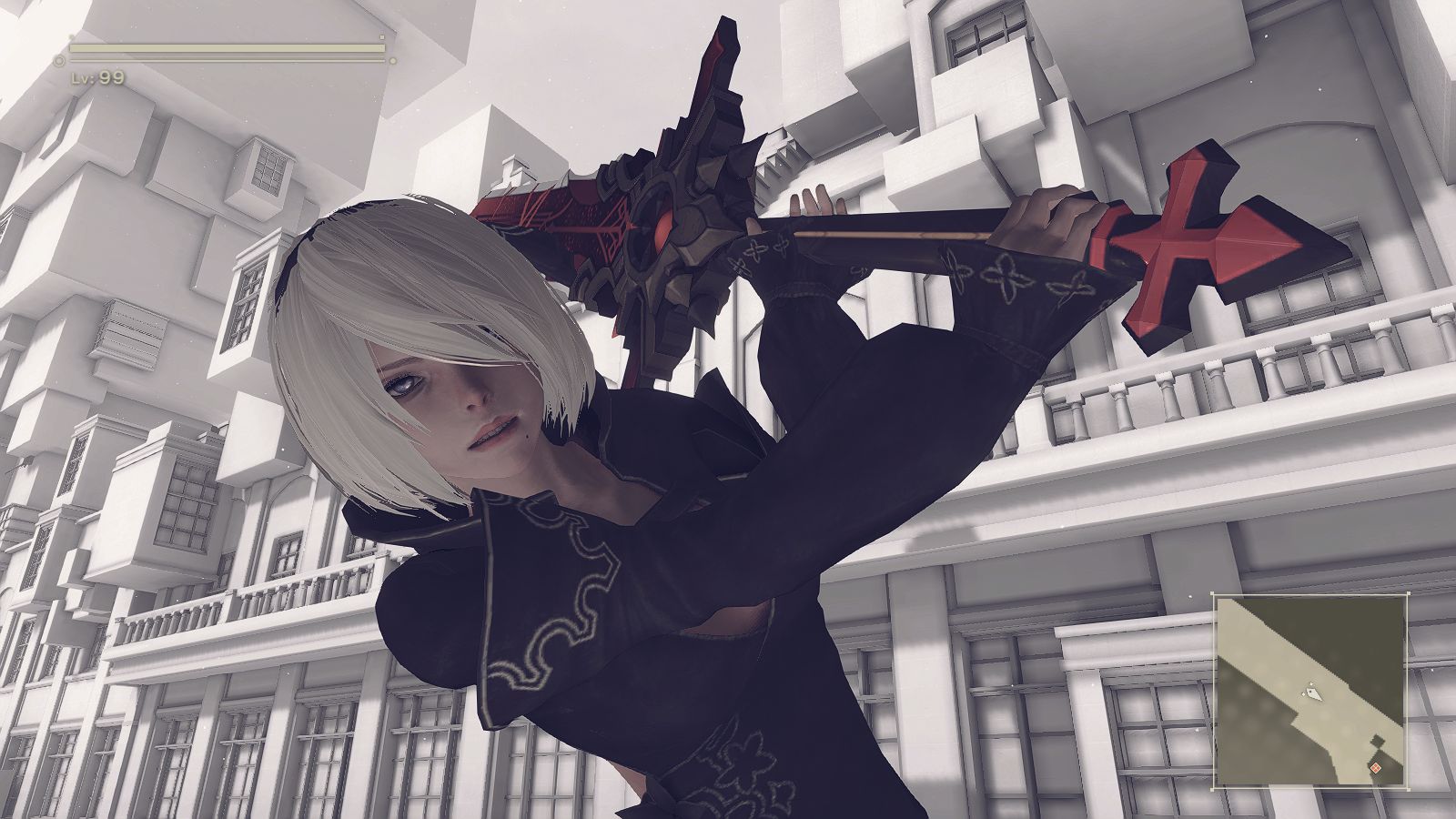
Task: Click the dark building icon shape on the minimap
Action: click(x=1376, y=742)
